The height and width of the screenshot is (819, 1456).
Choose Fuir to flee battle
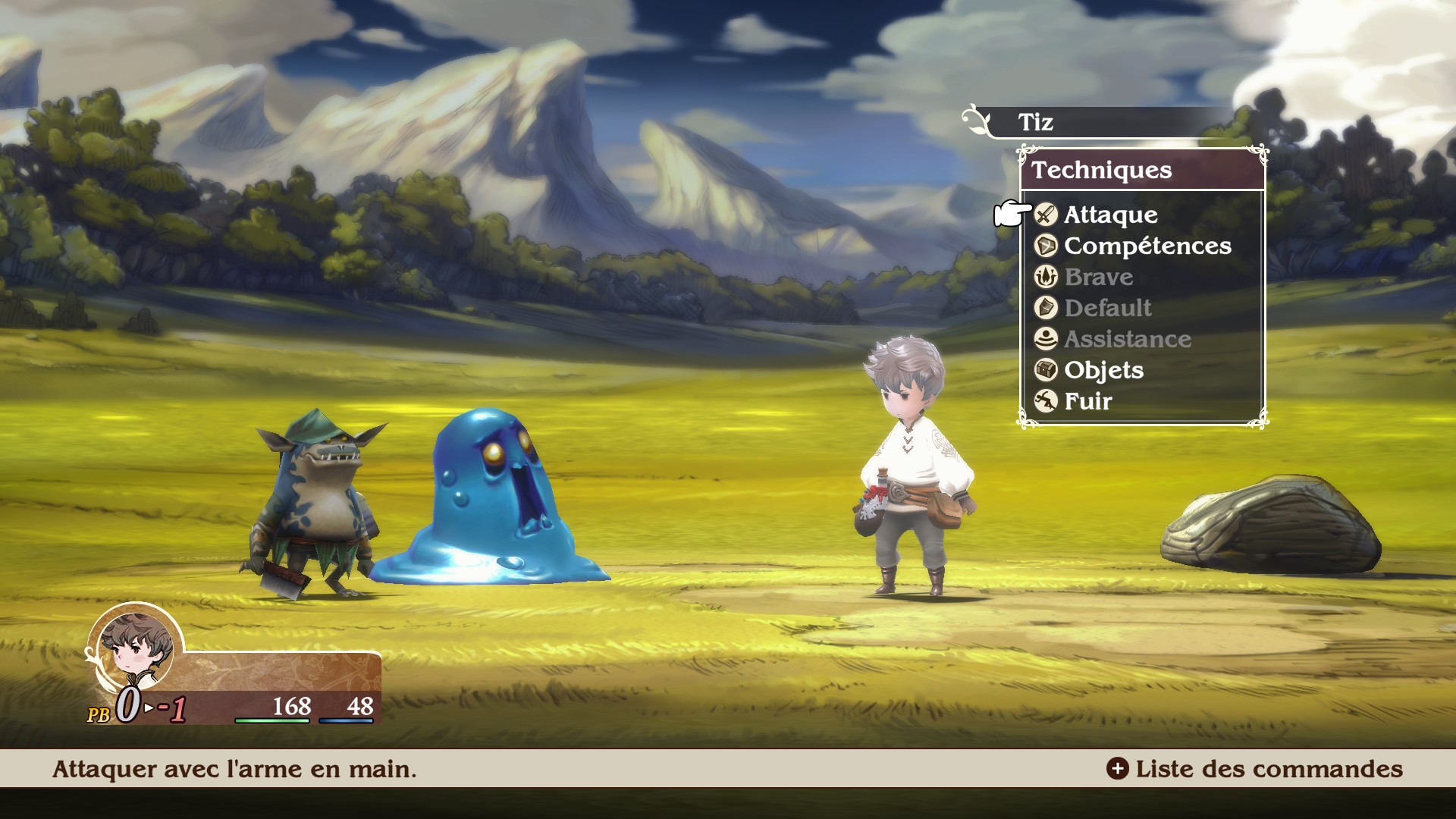pos(1087,402)
